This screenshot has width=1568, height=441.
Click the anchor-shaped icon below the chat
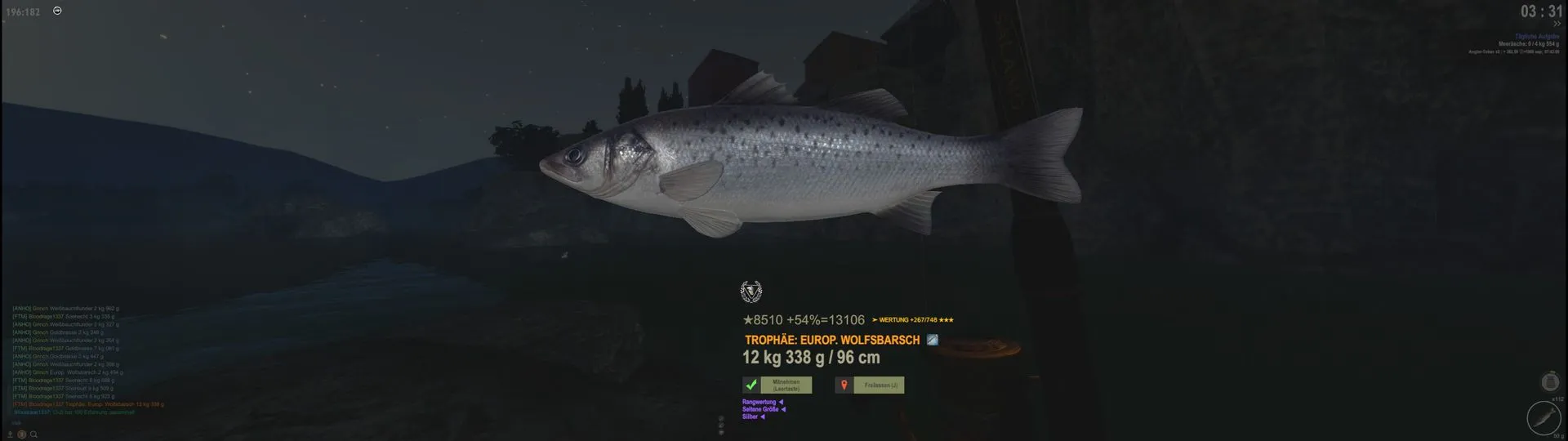[11, 434]
